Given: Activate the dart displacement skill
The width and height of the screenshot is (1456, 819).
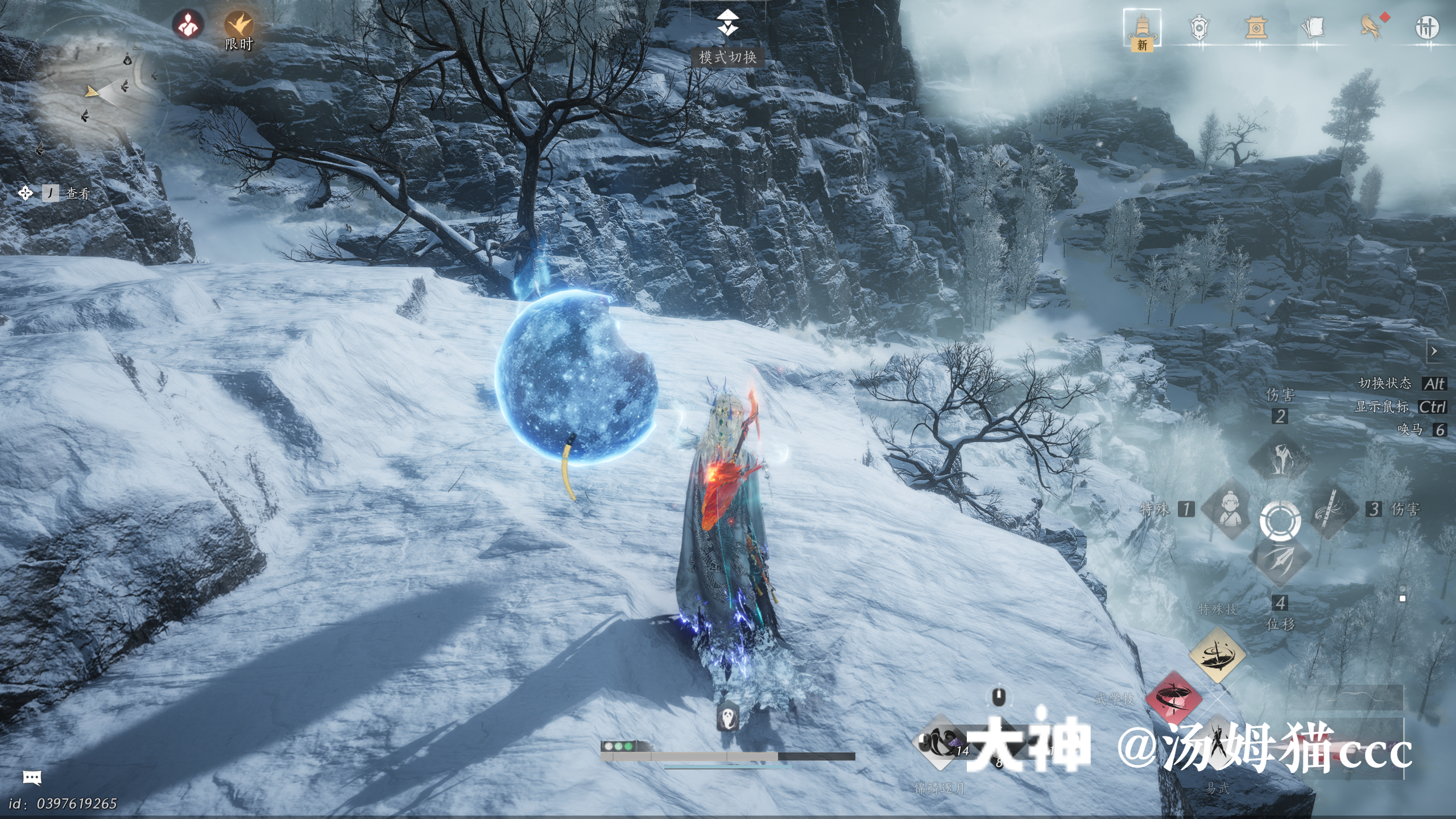Looking at the screenshot, I should (x=1280, y=560).
